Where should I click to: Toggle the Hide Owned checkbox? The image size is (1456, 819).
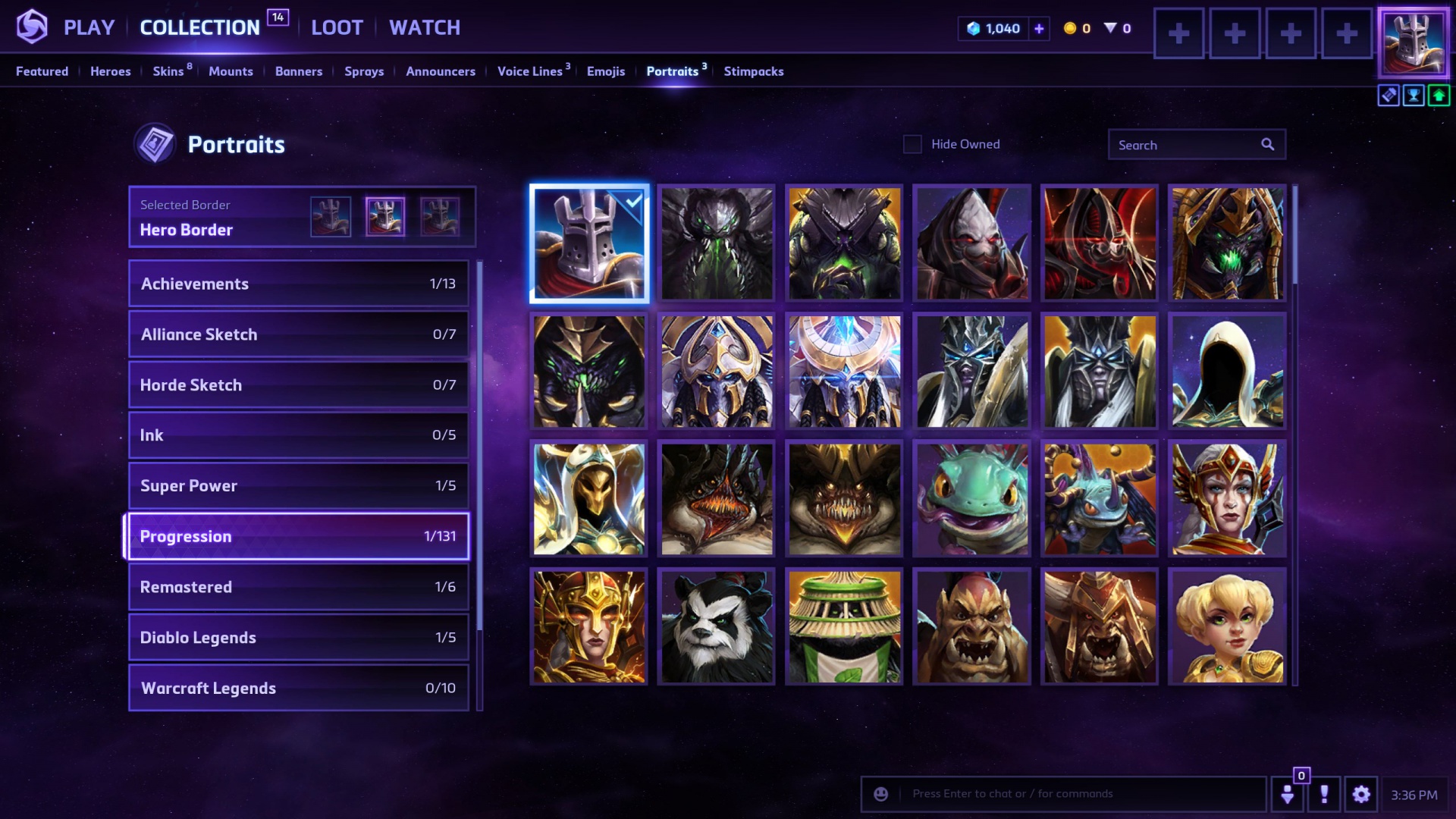pos(912,144)
